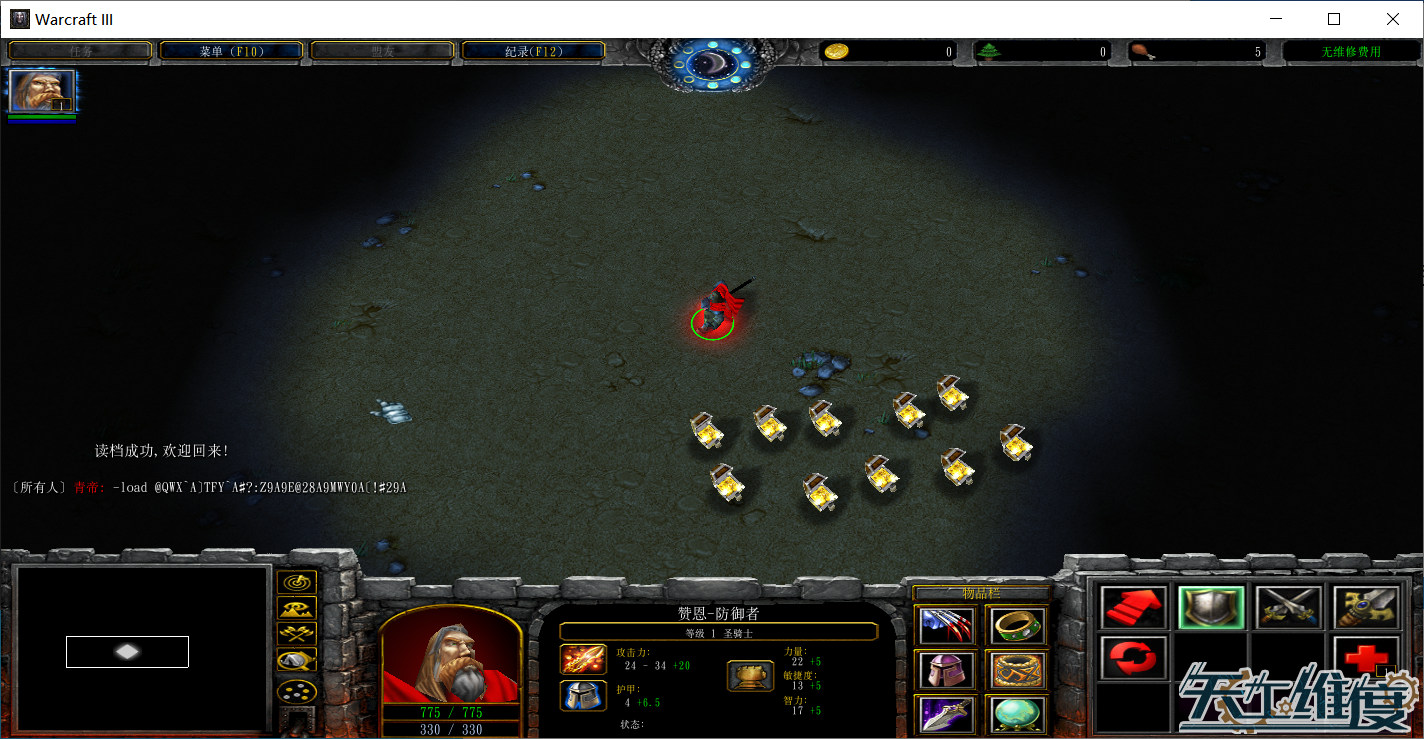Activate the shield hold position command

pyautogui.click(x=1211, y=607)
